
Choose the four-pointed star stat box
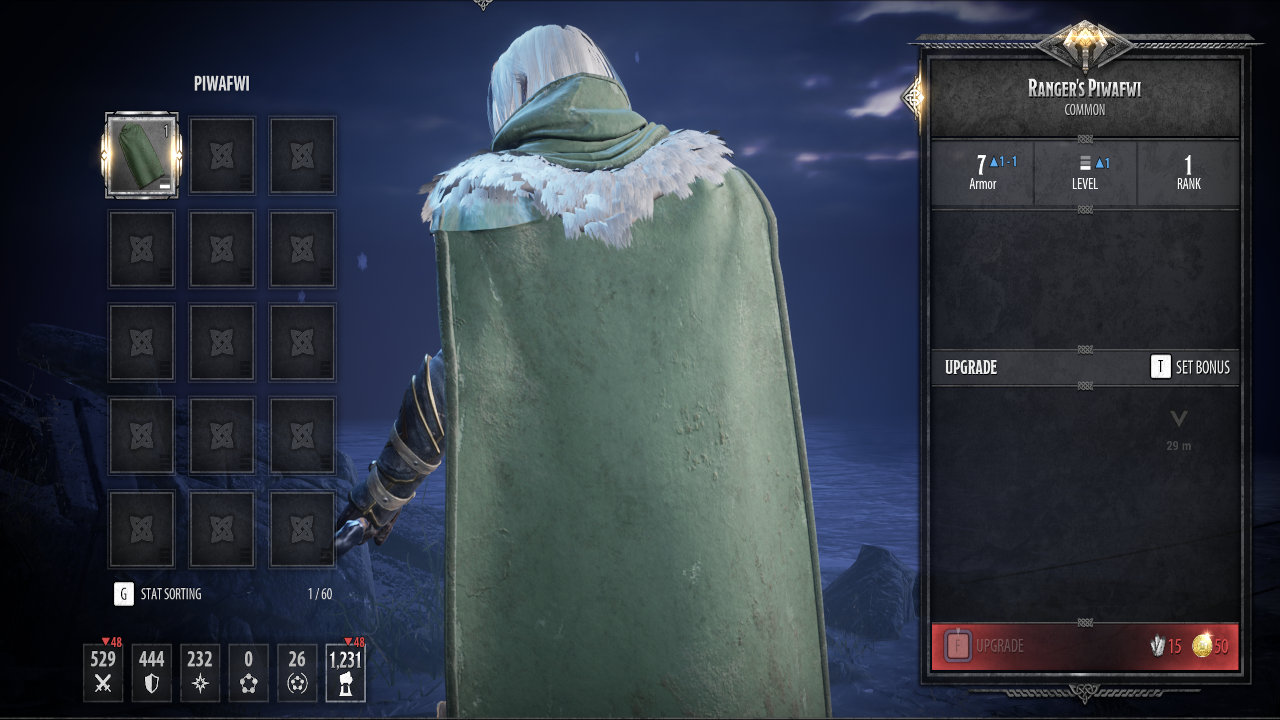point(200,672)
